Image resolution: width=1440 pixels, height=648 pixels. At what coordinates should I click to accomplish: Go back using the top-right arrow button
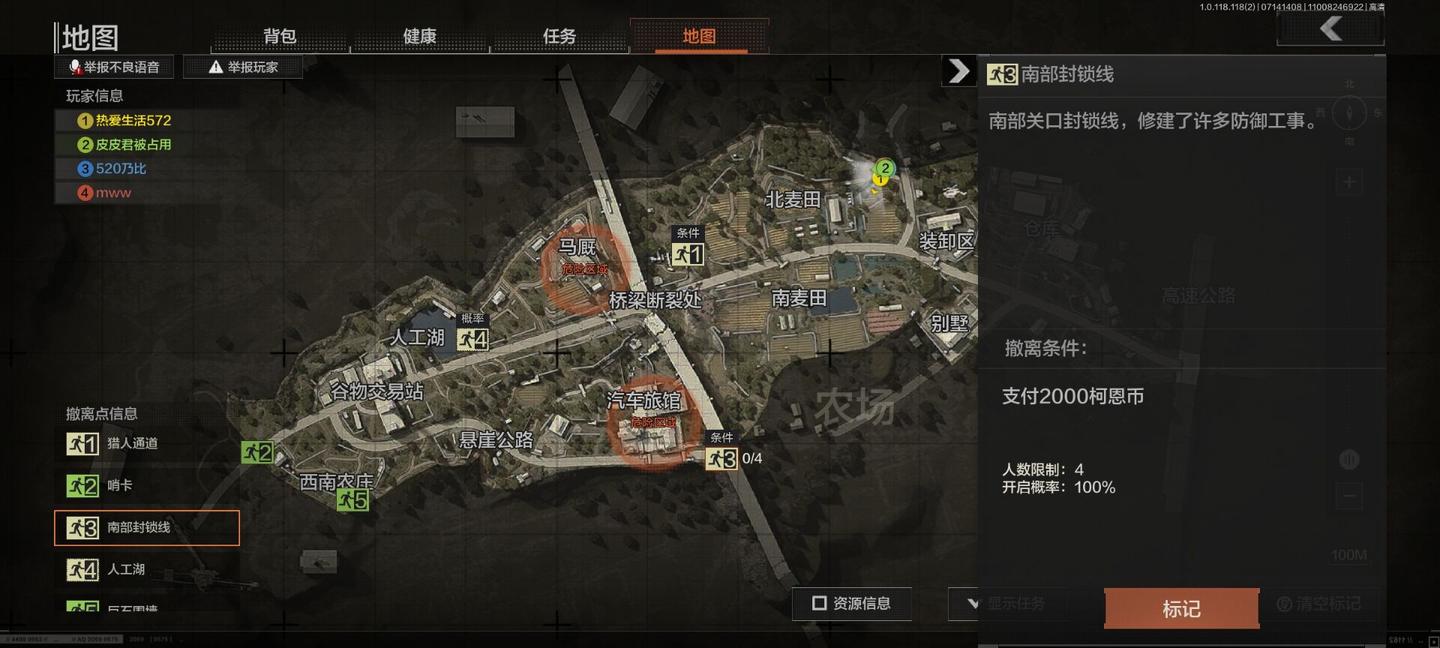click(1330, 29)
